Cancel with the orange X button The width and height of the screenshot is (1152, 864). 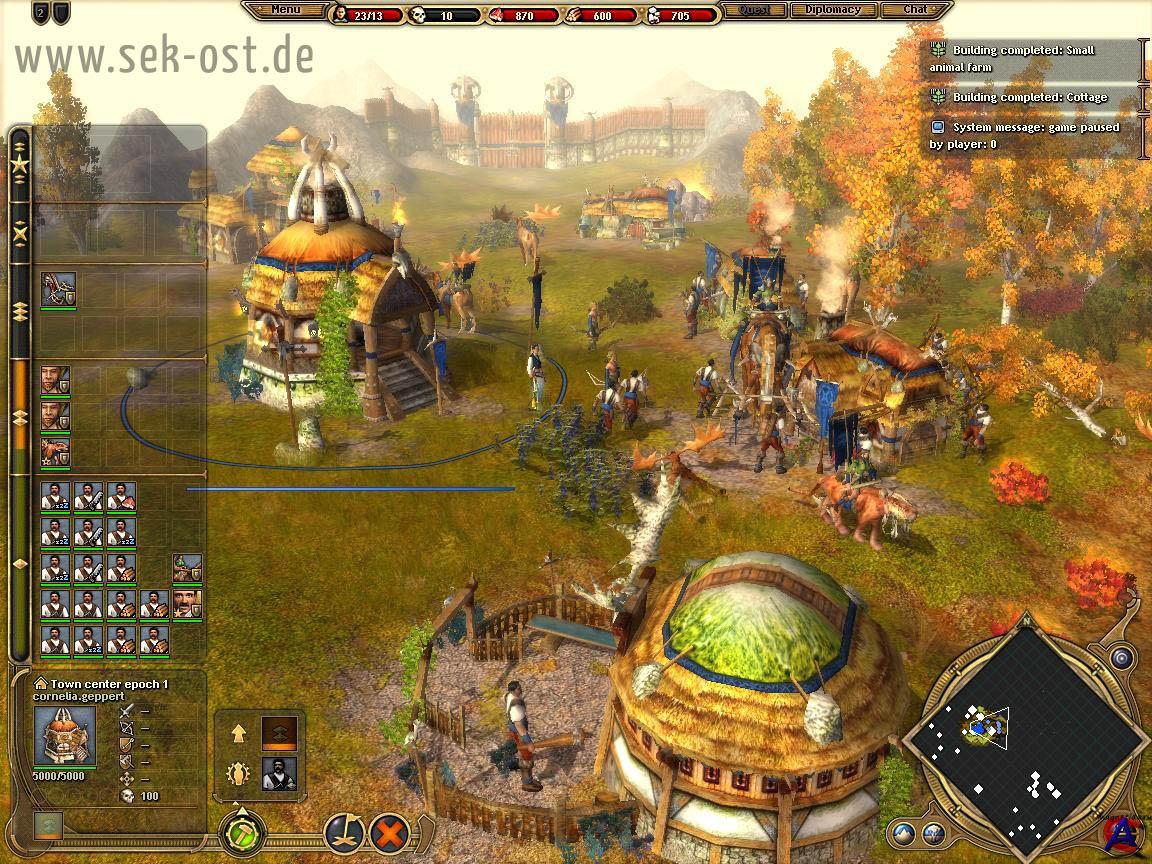click(390, 832)
